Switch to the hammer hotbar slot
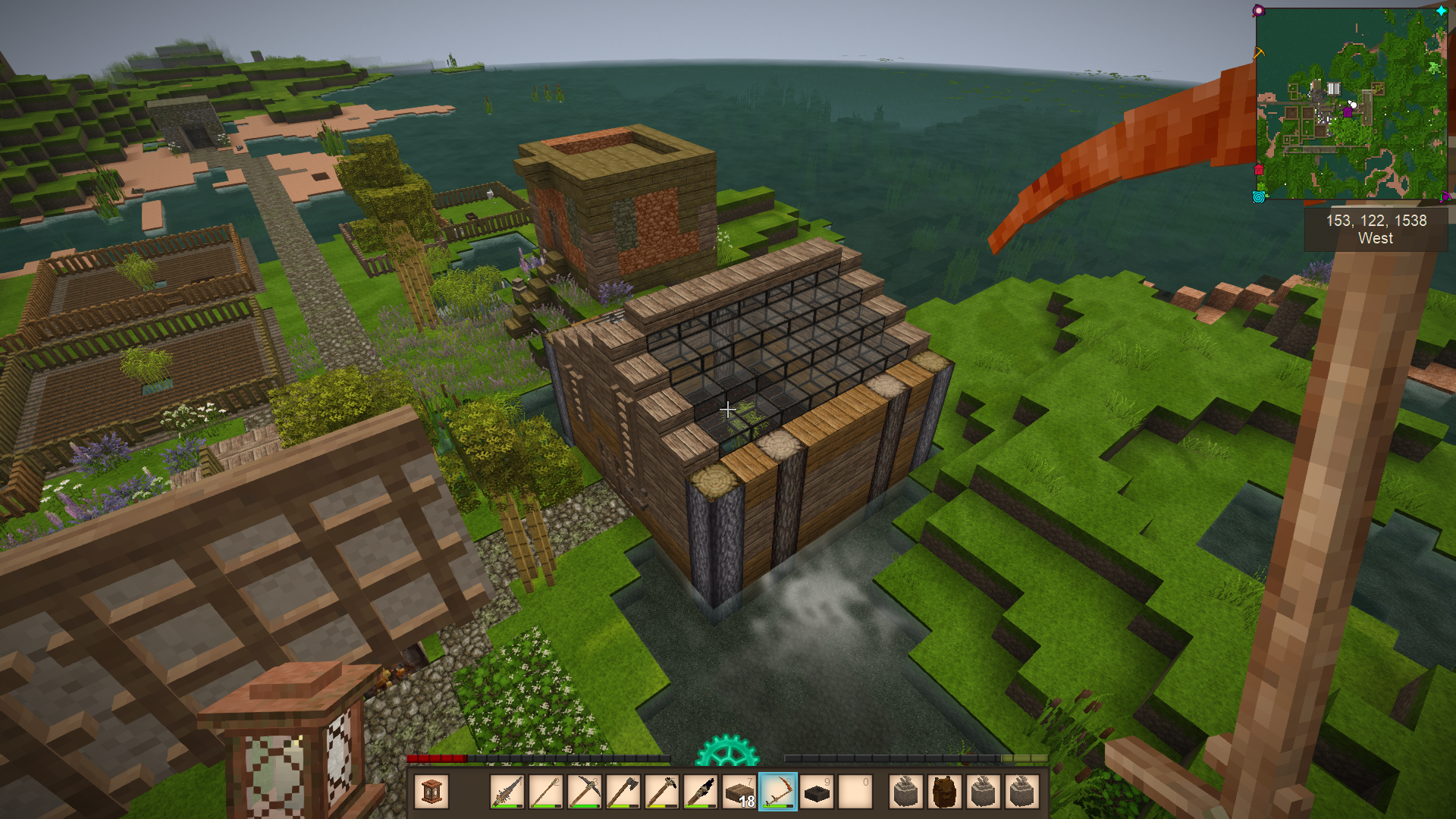Image resolution: width=1456 pixels, height=819 pixels. [x=662, y=792]
